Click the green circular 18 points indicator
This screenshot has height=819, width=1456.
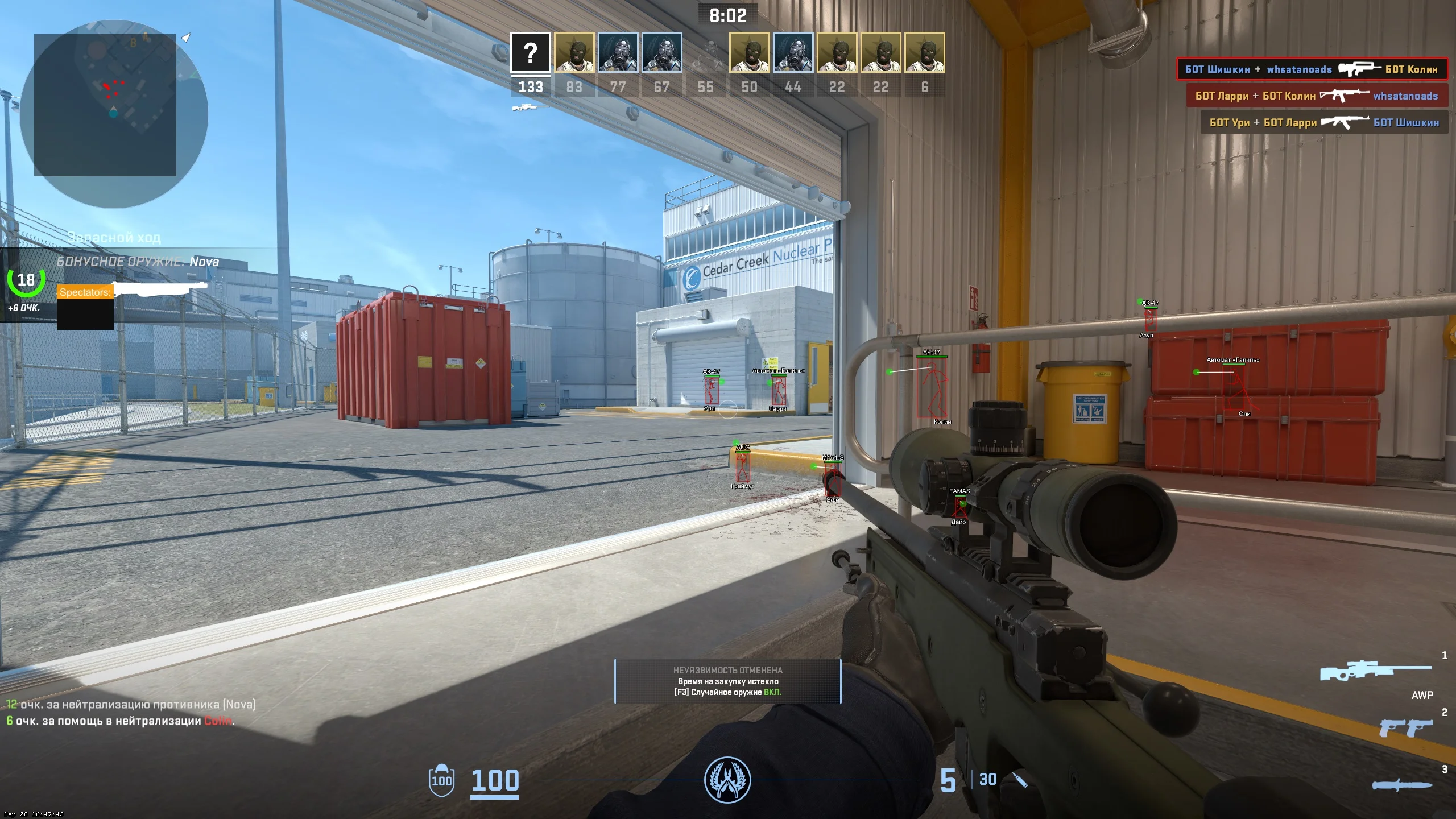(26, 280)
